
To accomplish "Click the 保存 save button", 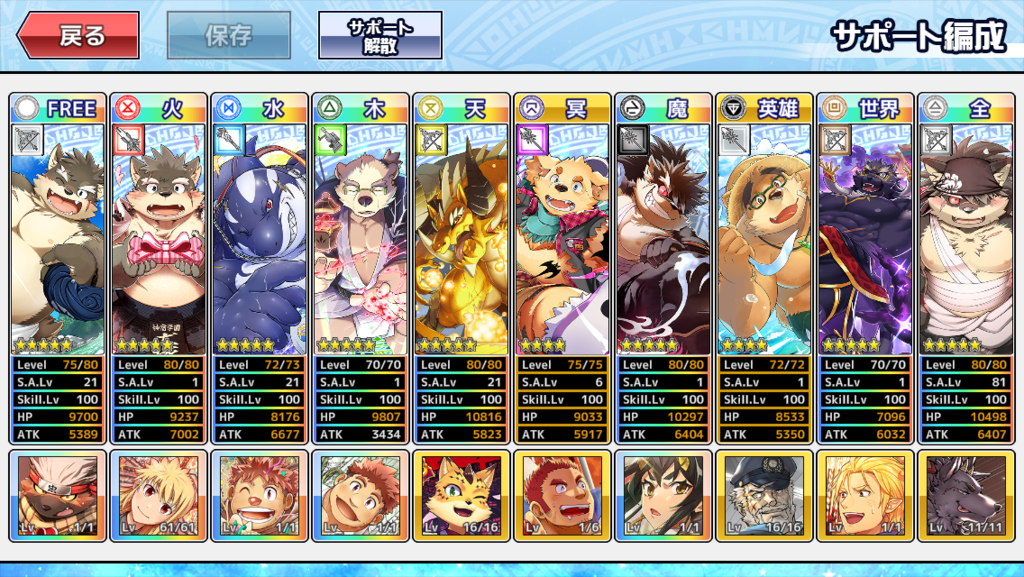I will pos(229,36).
